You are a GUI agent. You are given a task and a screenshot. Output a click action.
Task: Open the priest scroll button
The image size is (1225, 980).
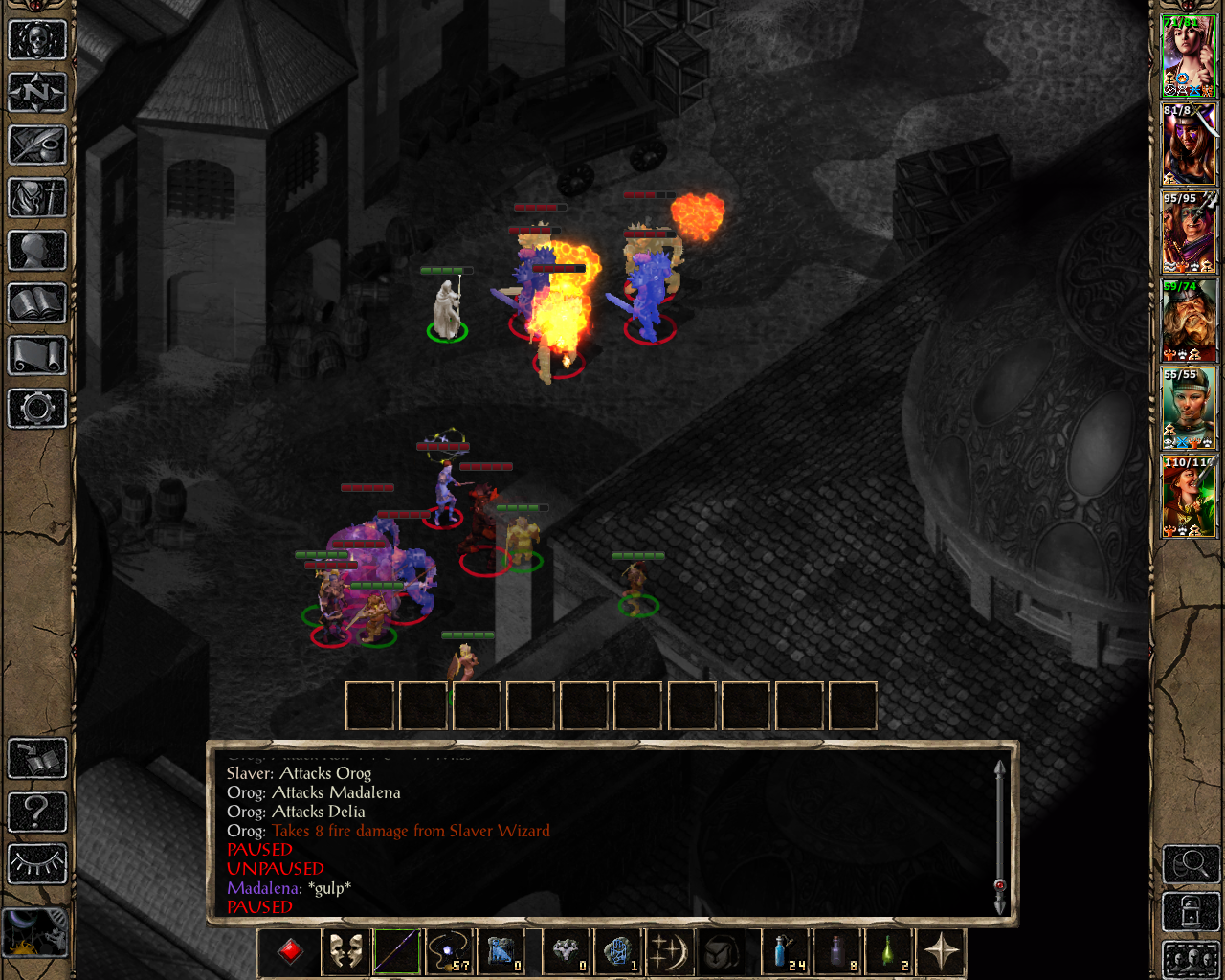pos(37,356)
